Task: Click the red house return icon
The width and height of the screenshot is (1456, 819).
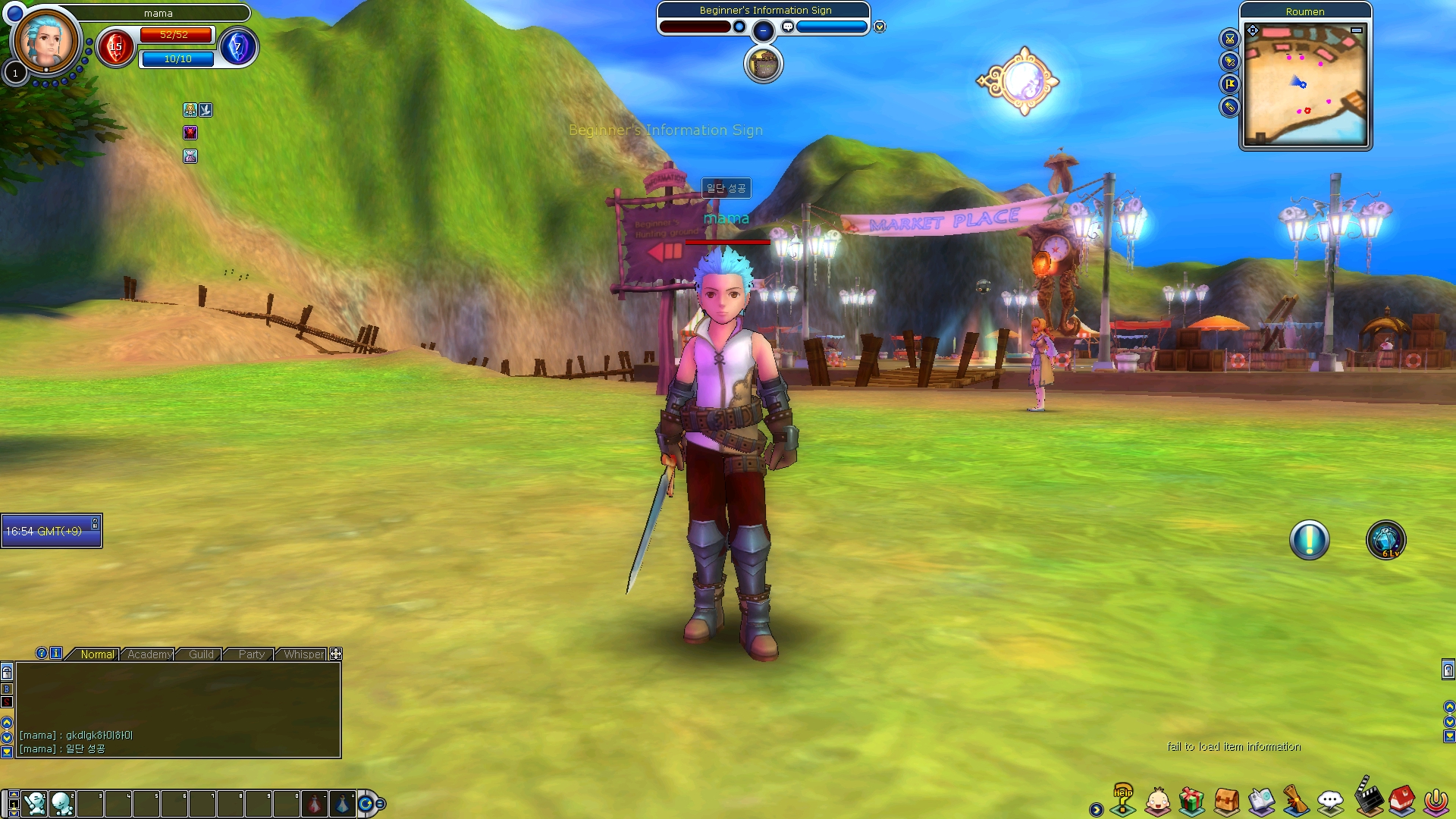Action: 1402,799
